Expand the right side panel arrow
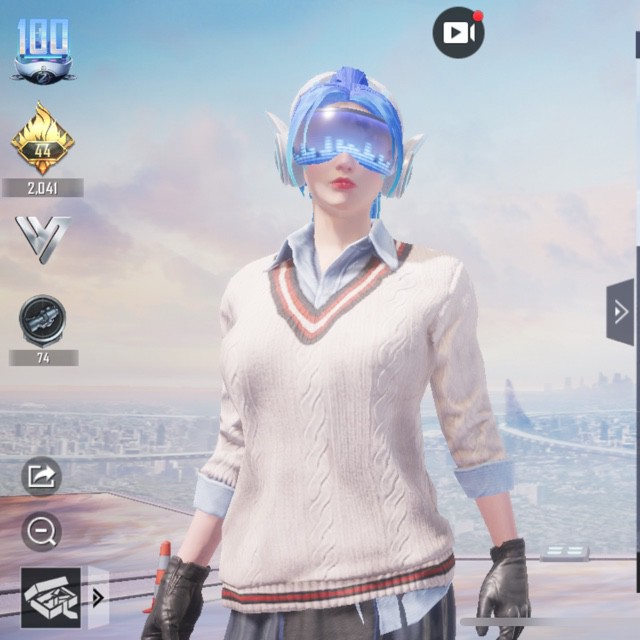Screen dimensions: 640x640 [x=621, y=312]
